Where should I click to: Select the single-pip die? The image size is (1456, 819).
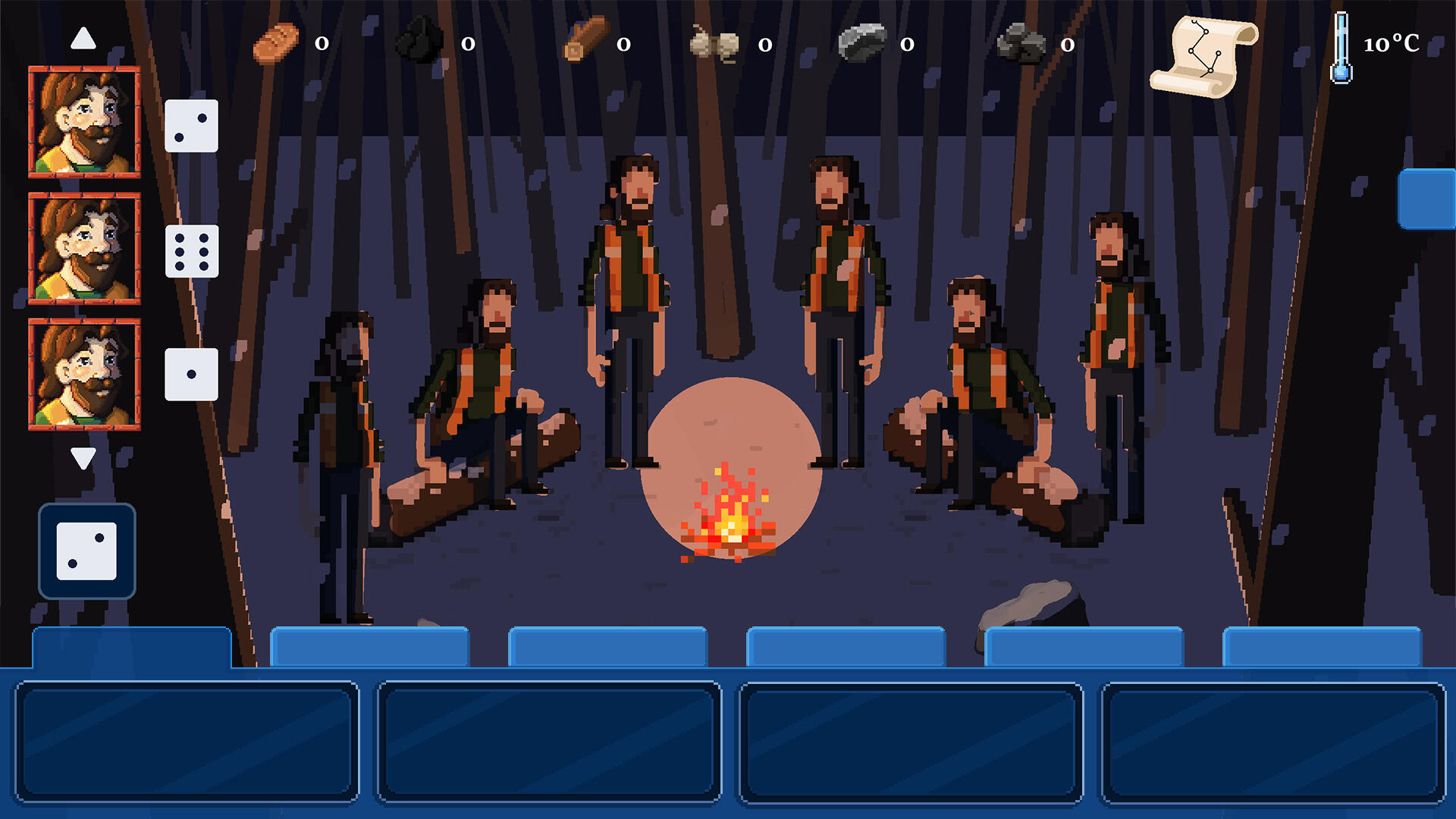[x=191, y=375]
